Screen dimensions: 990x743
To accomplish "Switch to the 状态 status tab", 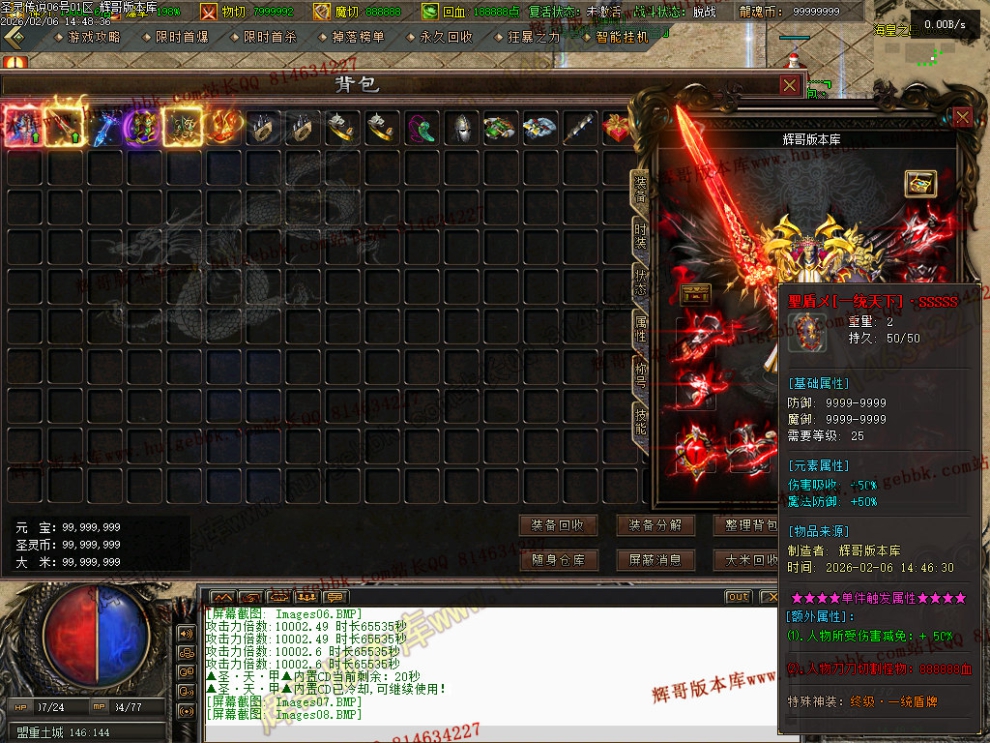I will click(641, 280).
